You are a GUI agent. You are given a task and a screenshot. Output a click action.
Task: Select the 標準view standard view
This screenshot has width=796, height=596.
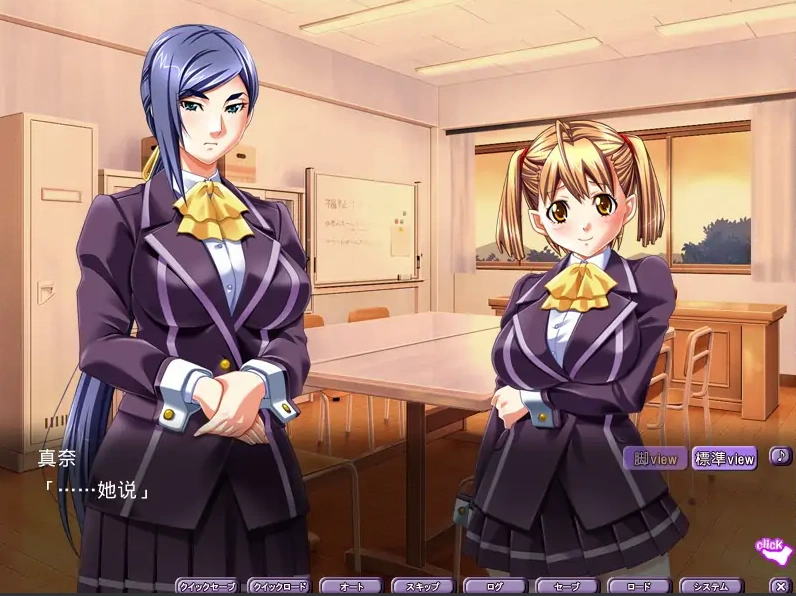[x=724, y=459]
